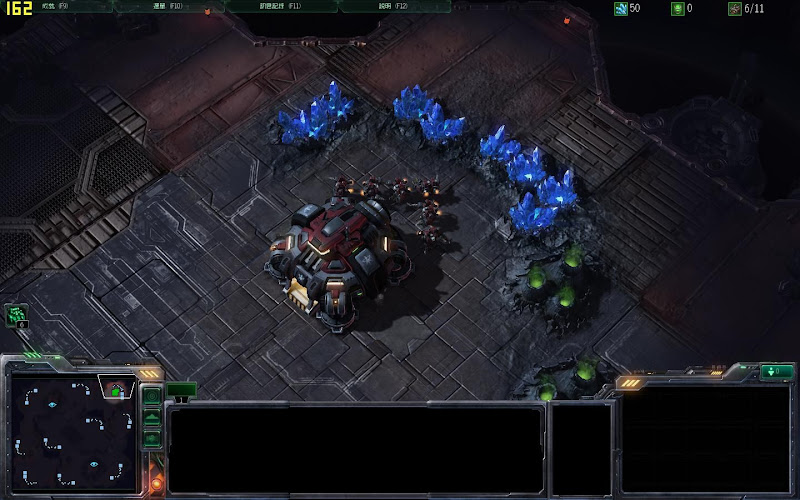
Task: Open the F10 game menu
Action: [x=166, y=6]
